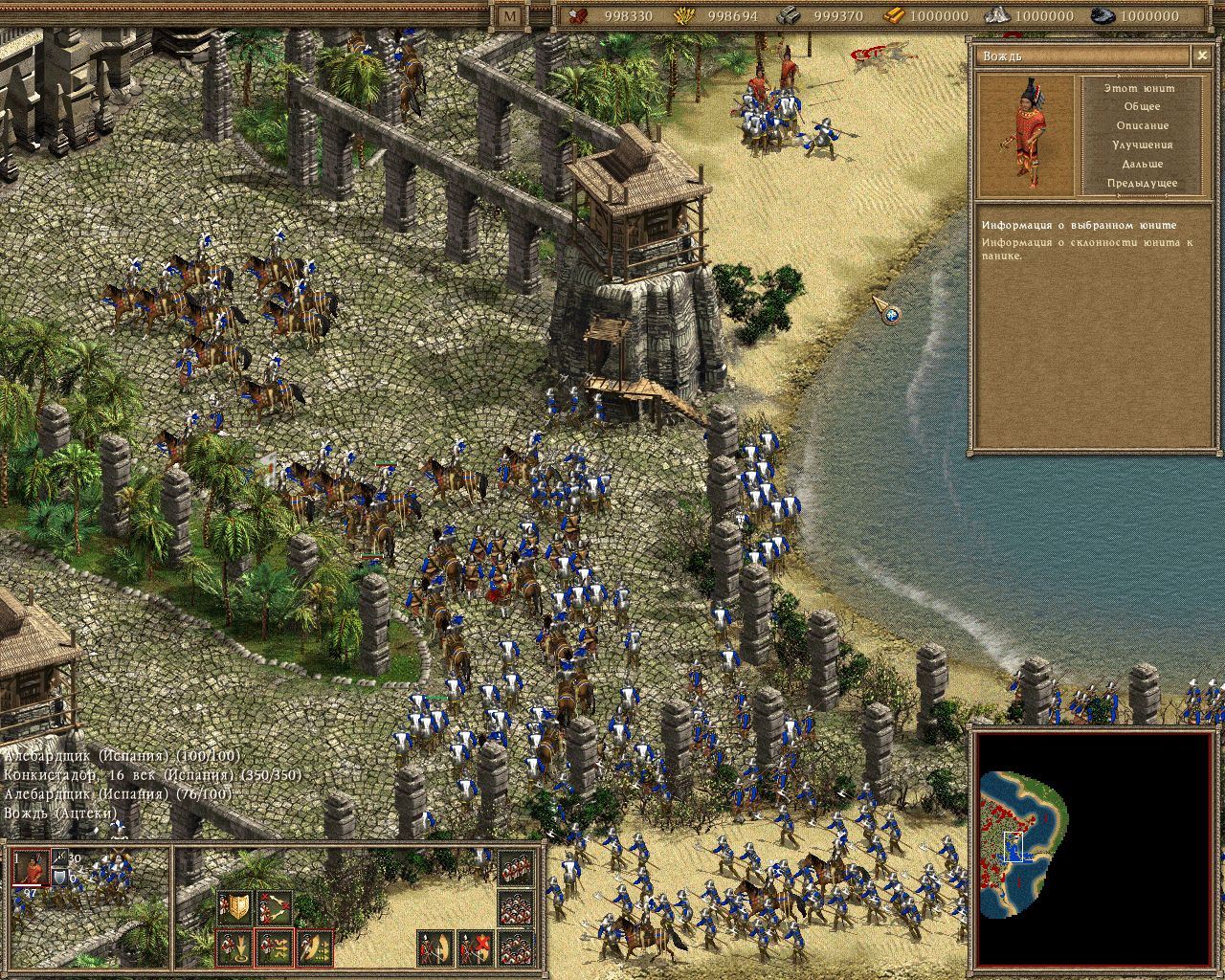Open the Описание tab in unit panel
This screenshot has width=1225, height=980.
point(1145,124)
